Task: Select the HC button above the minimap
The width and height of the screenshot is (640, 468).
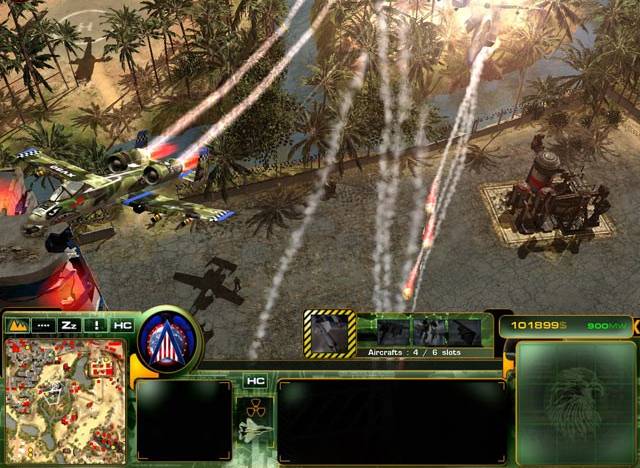Action: 122,325
